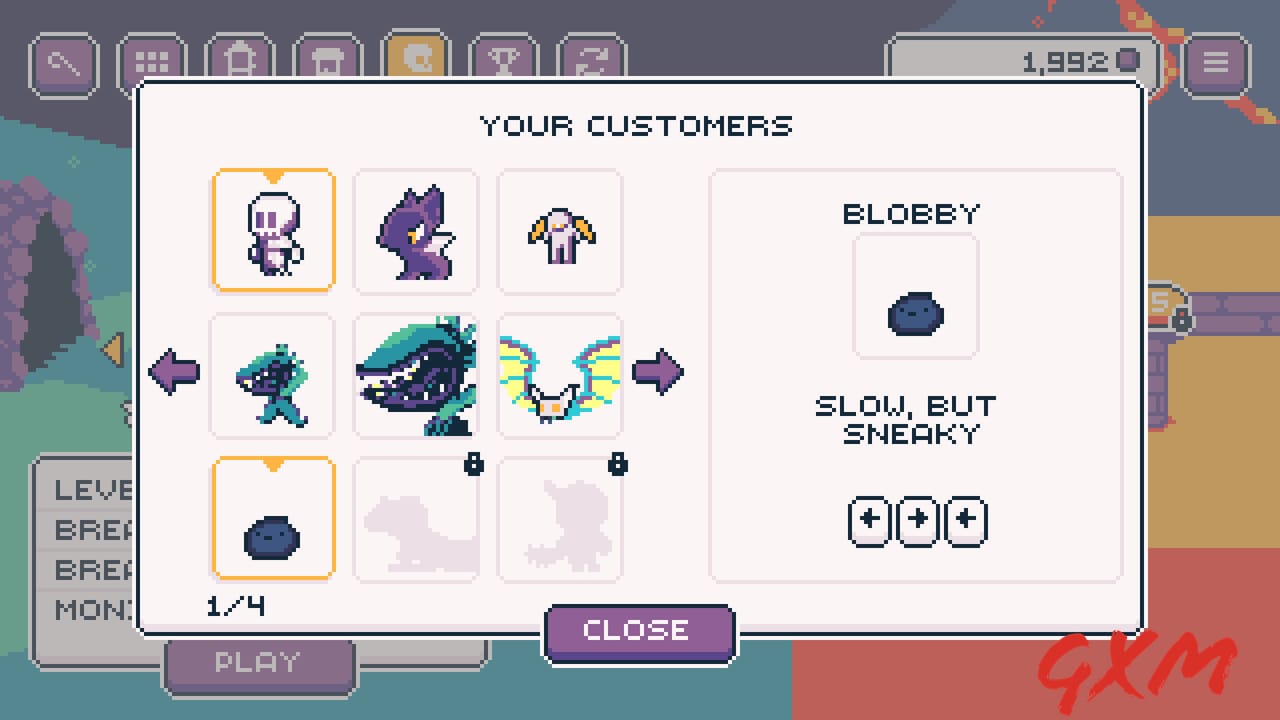This screenshot has width=1280, height=720.
Task: Select the Blobby customer slot
Action: [x=272, y=518]
